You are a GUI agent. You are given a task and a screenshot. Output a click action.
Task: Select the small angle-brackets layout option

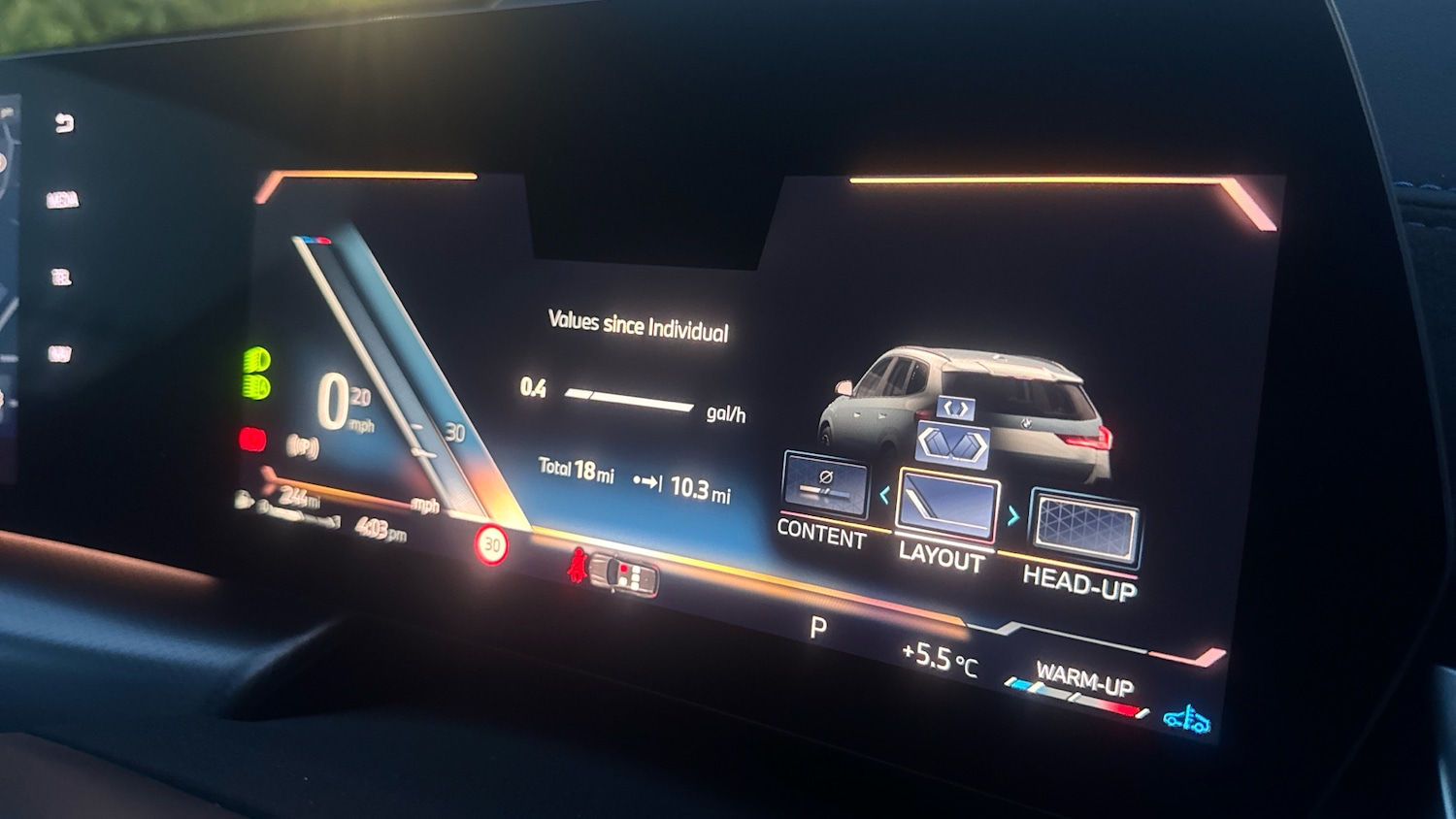click(x=955, y=408)
